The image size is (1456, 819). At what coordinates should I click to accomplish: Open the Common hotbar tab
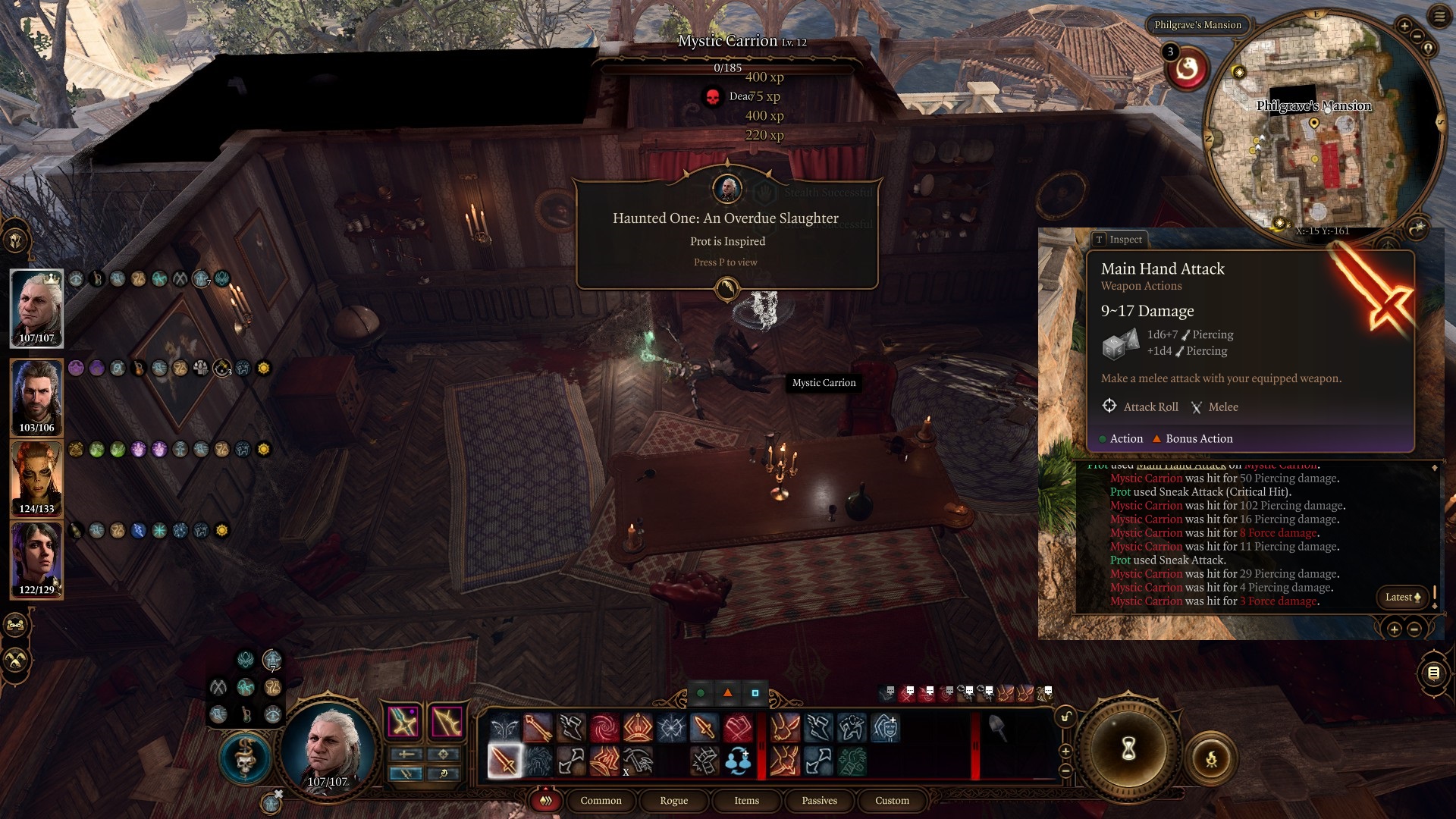[x=601, y=801]
